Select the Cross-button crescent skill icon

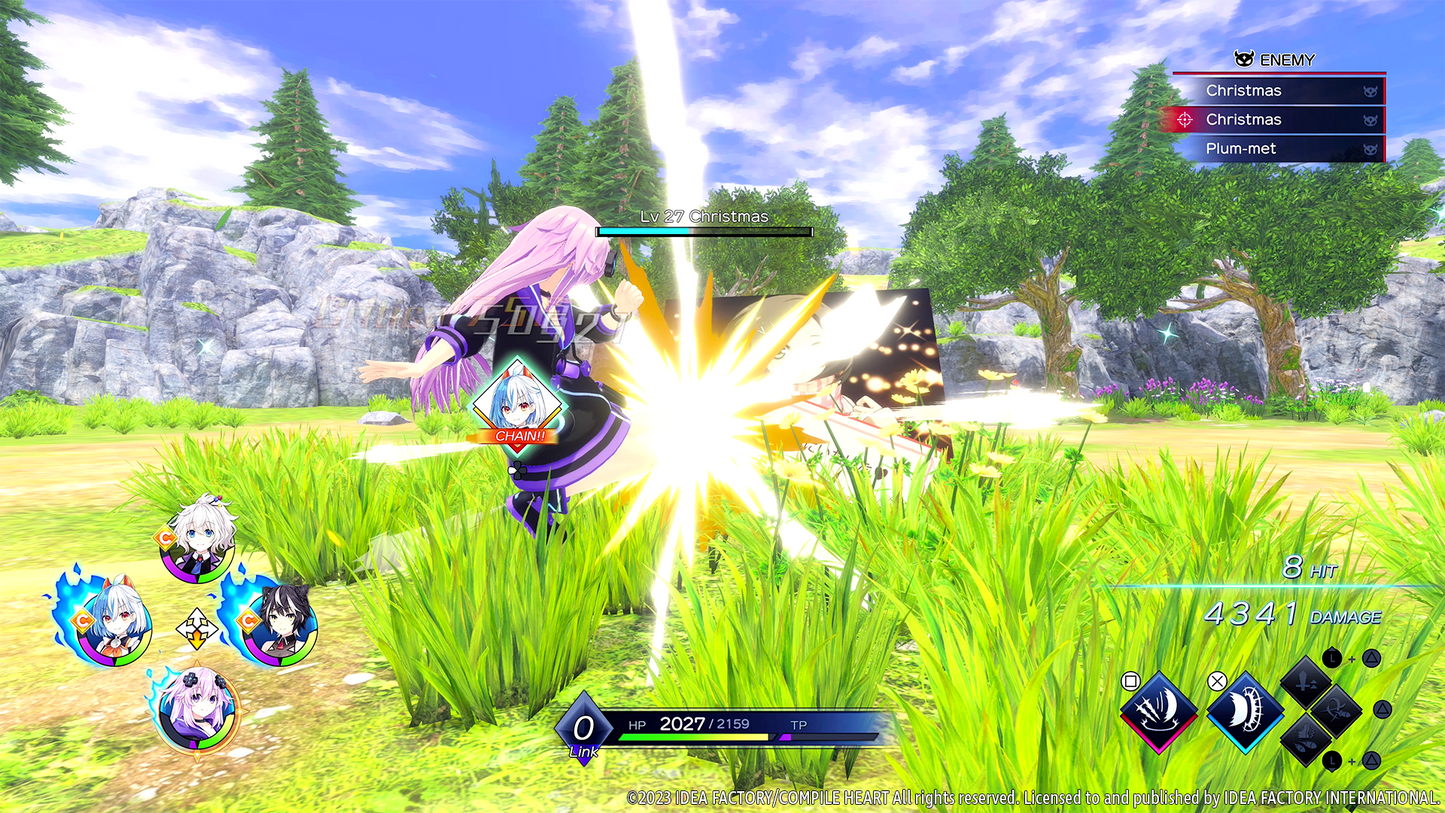(1247, 712)
